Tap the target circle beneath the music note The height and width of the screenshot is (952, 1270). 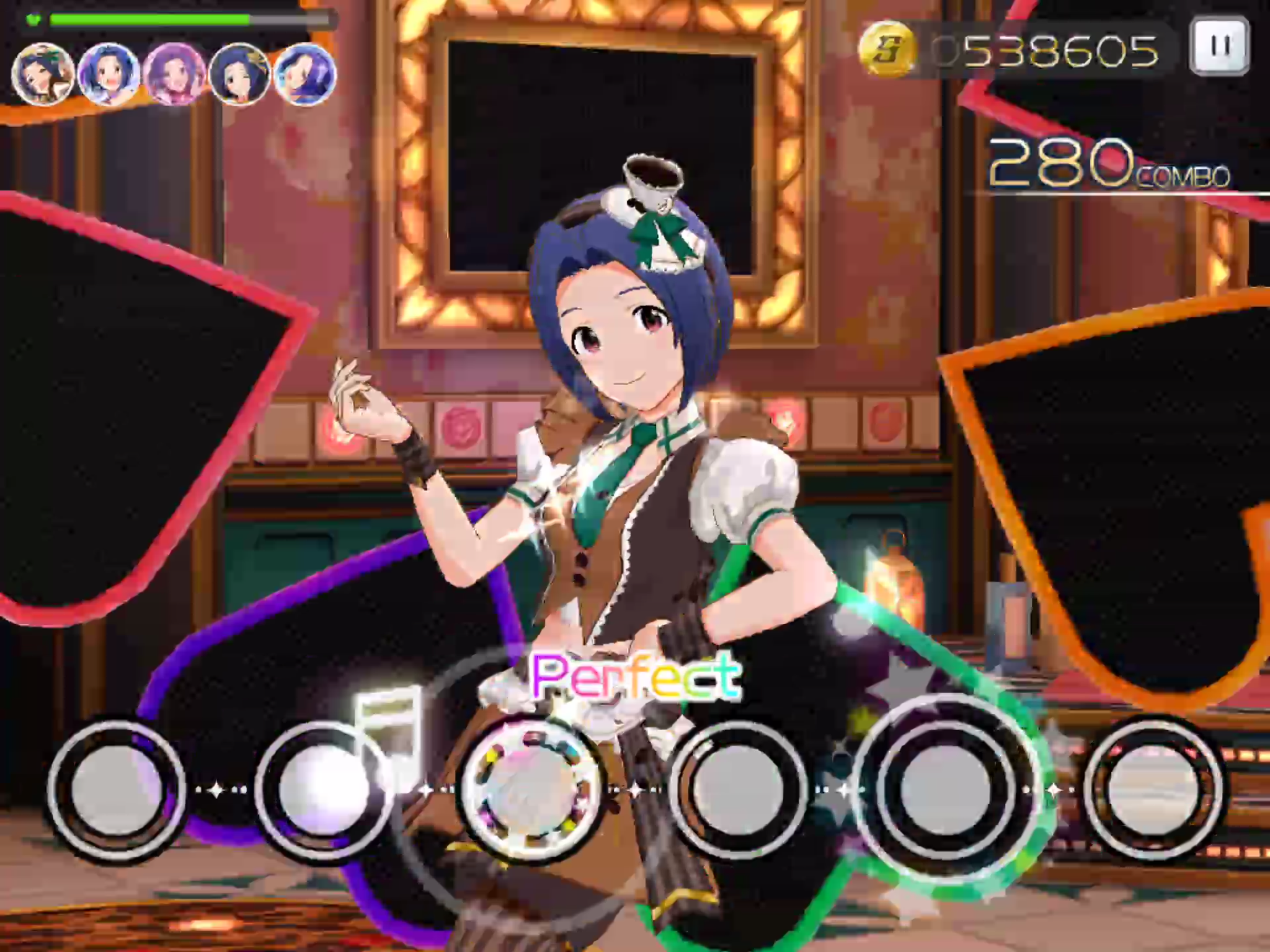click(x=322, y=789)
